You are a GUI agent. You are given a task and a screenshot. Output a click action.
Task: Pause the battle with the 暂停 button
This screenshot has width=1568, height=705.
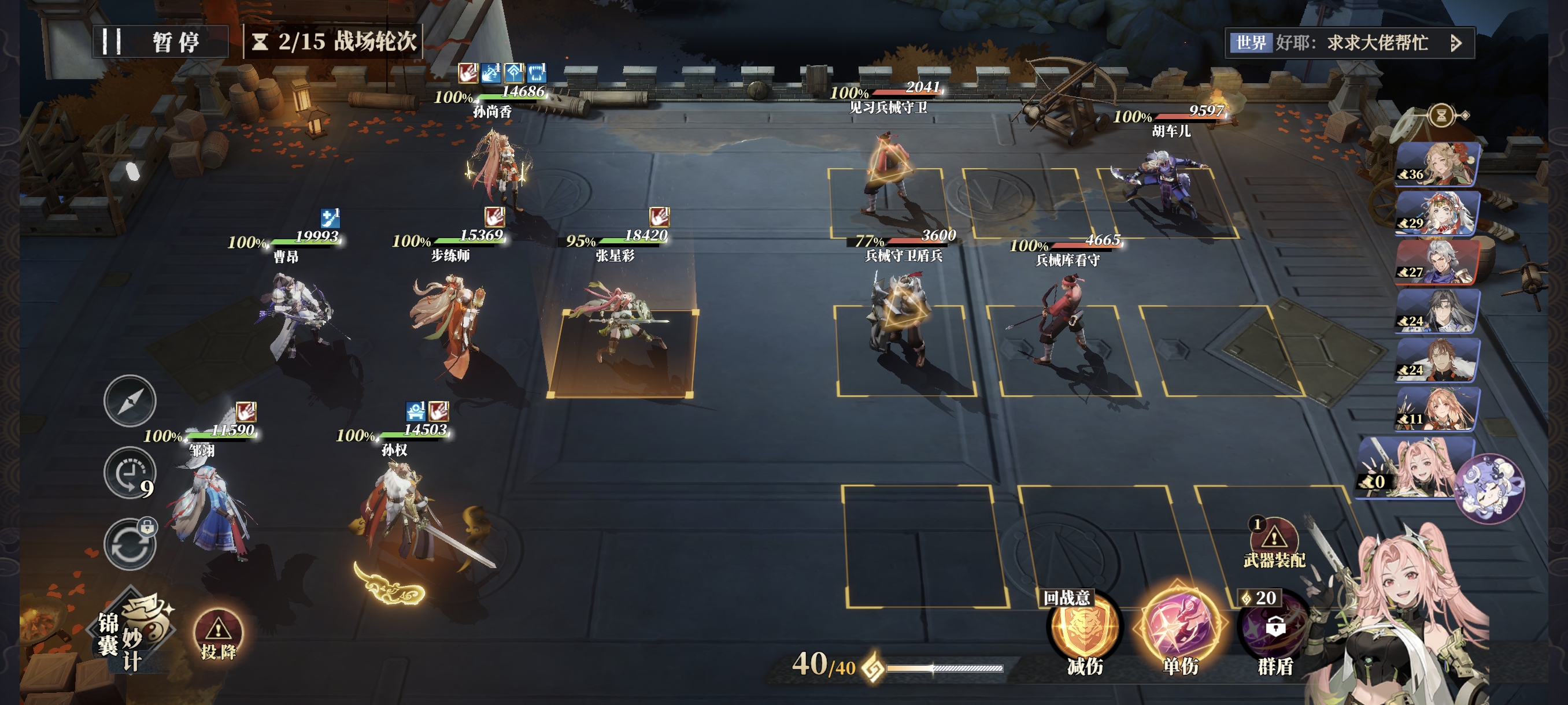point(160,42)
